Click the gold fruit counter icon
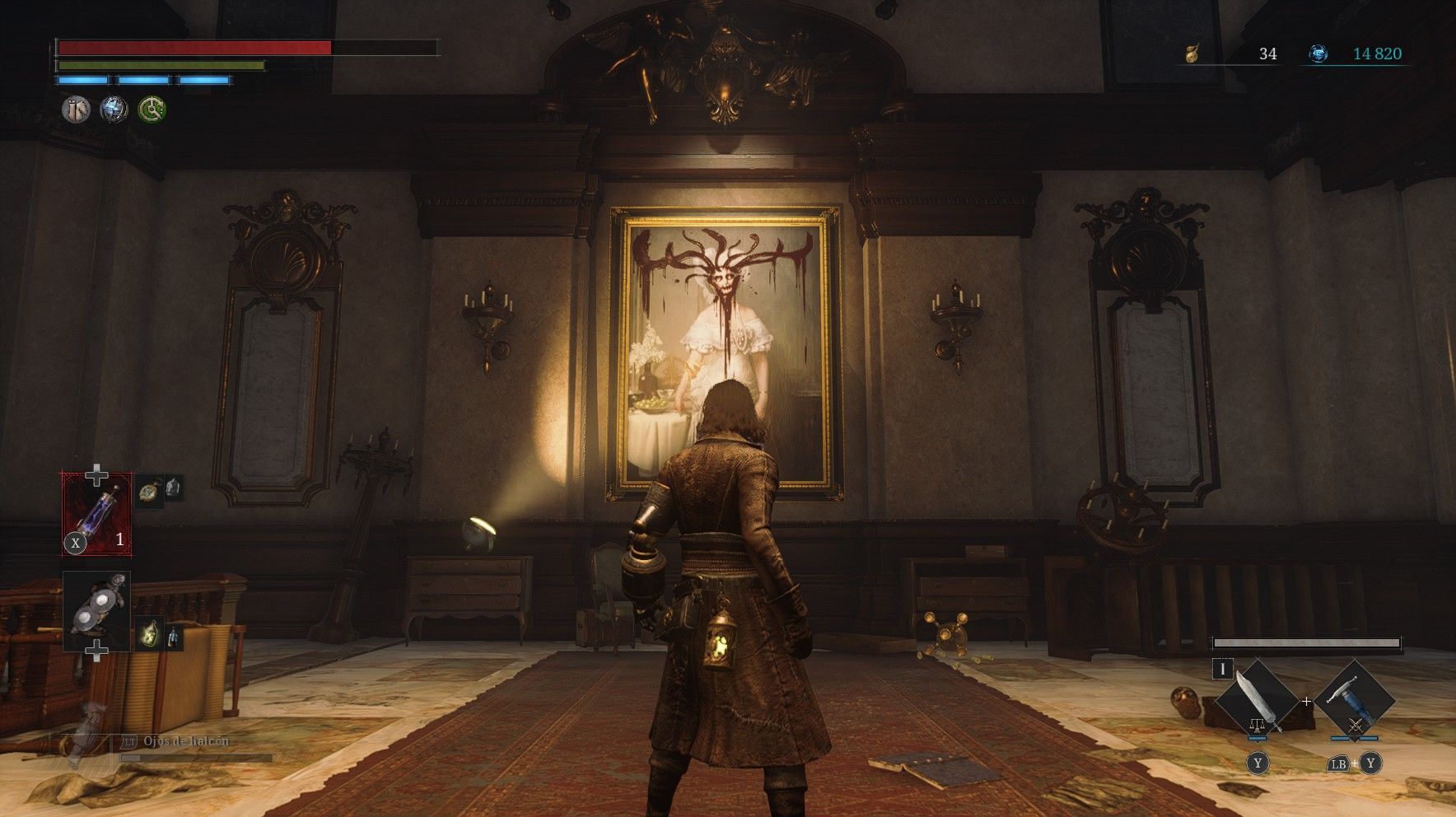 1191,54
